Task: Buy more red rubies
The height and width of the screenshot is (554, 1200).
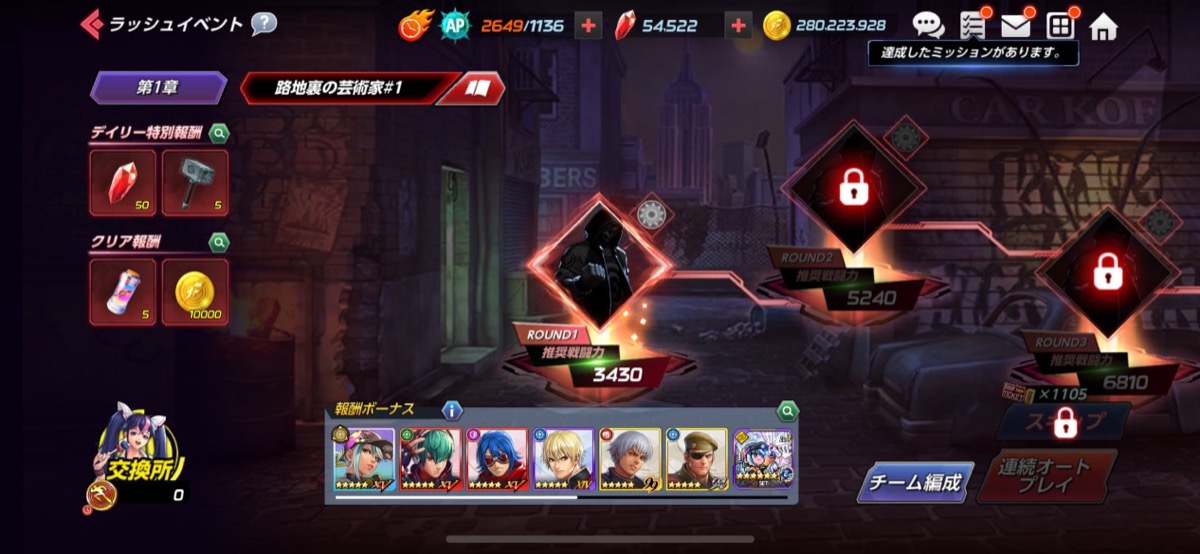Action: (739, 26)
